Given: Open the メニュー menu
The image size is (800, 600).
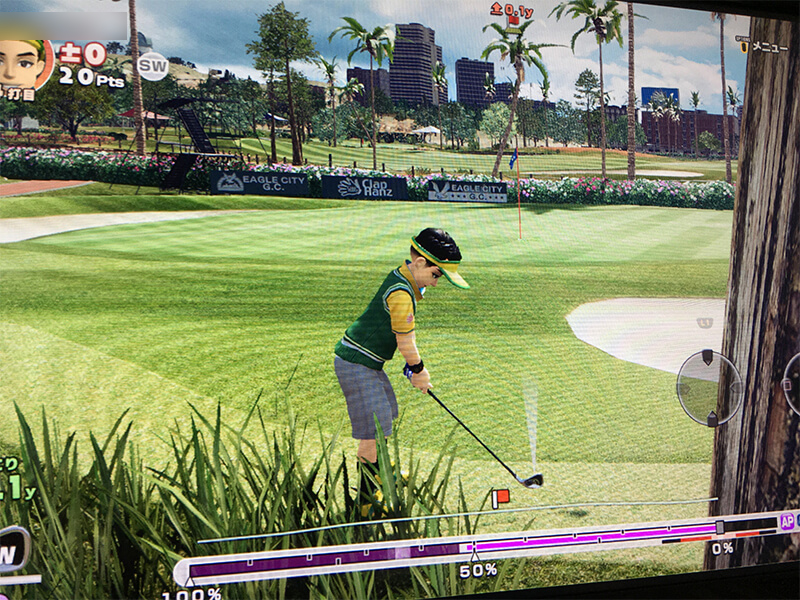Looking at the screenshot, I should (763, 45).
